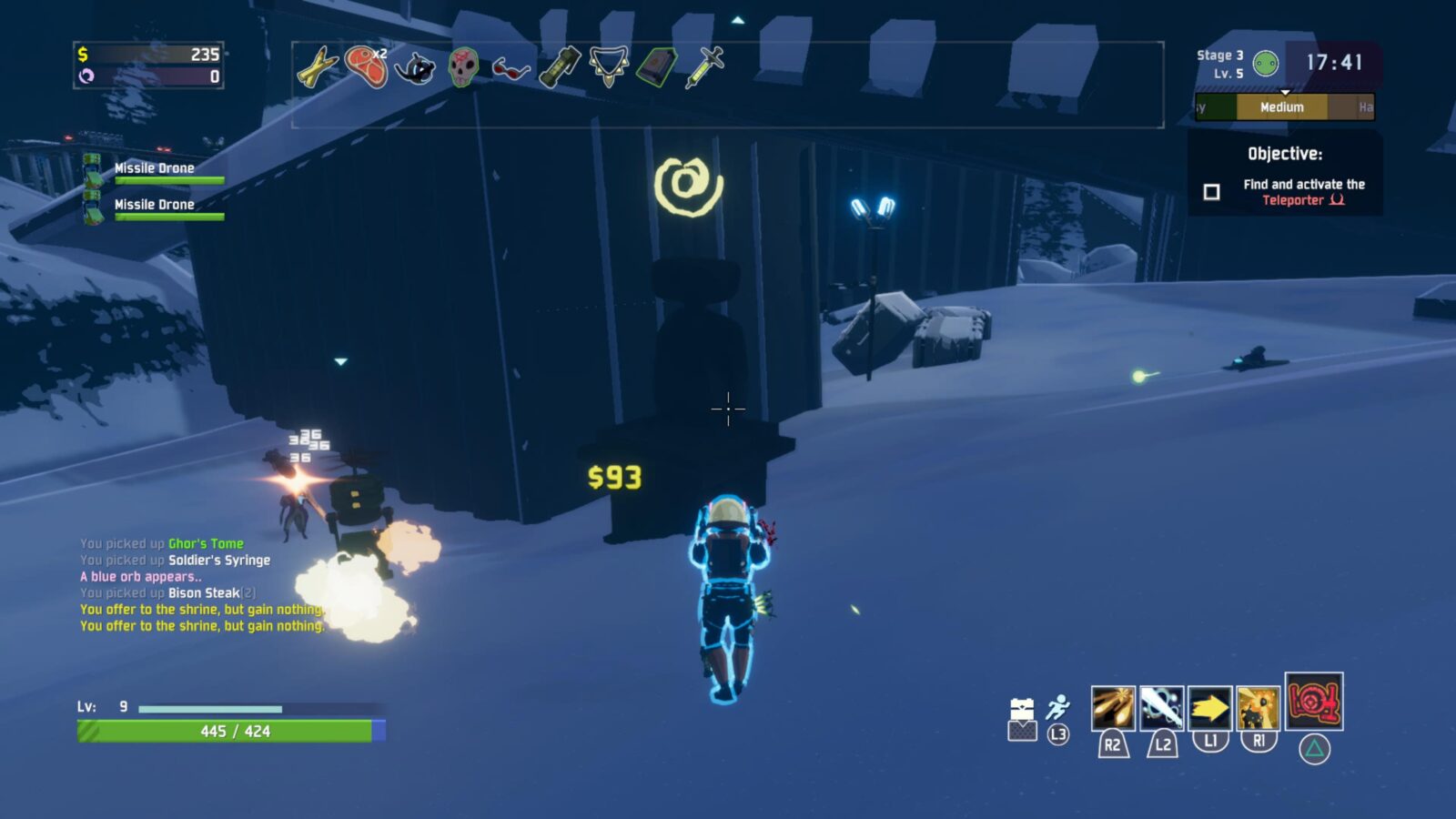This screenshot has width=1456, height=819.
Task: Click the green stage planet icon
Action: coord(1265,64)
